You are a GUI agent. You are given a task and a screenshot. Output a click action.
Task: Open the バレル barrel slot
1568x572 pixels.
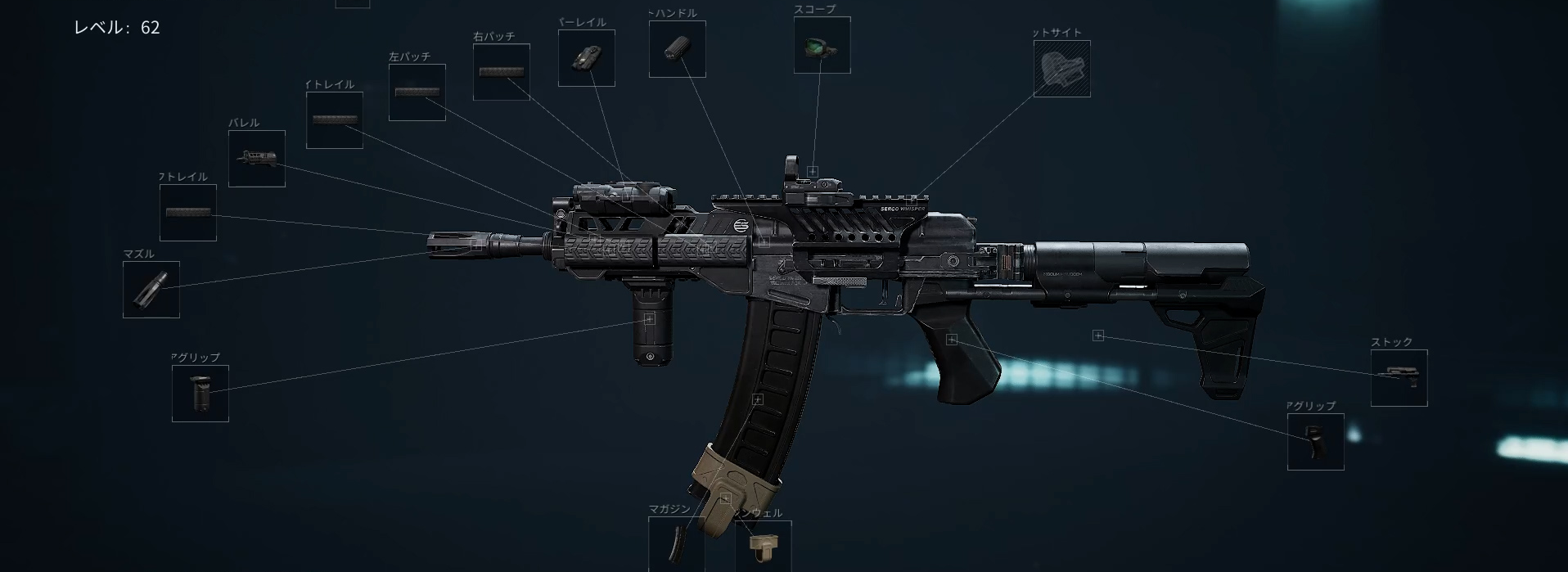click(257, 159)
